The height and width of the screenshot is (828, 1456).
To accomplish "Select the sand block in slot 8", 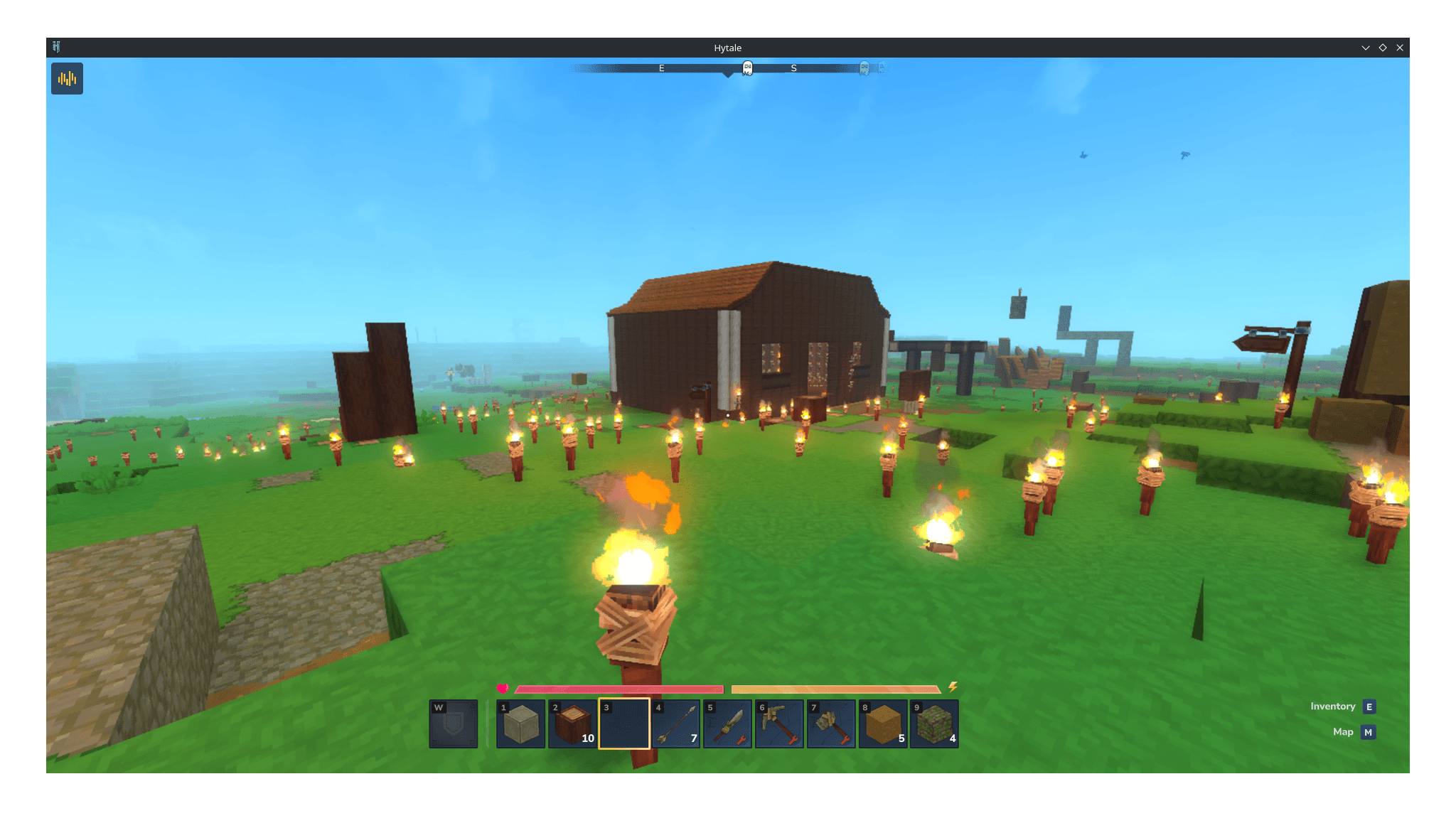I will pos(882,723).
